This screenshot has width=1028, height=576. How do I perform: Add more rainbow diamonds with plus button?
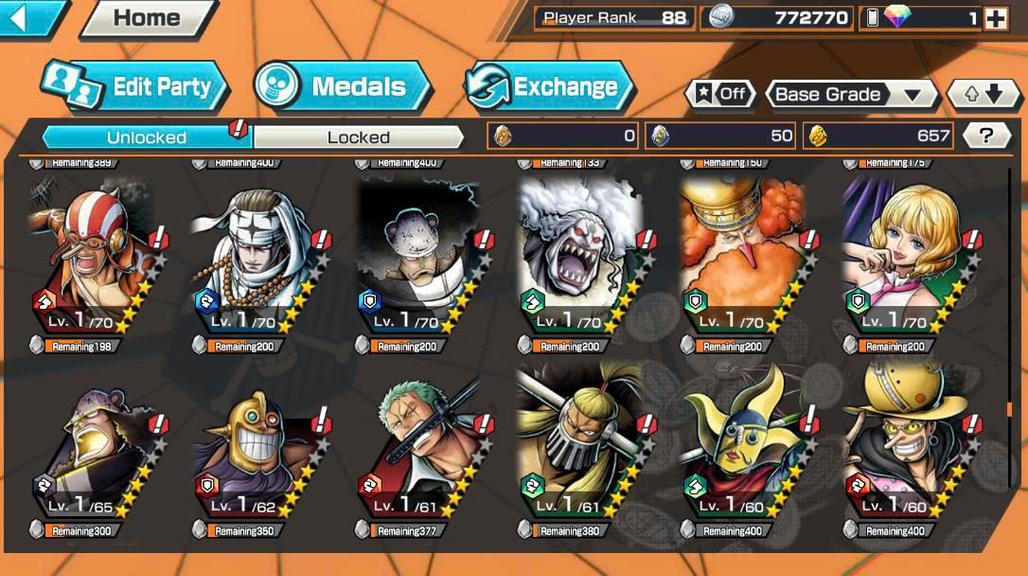coord(995,18)
